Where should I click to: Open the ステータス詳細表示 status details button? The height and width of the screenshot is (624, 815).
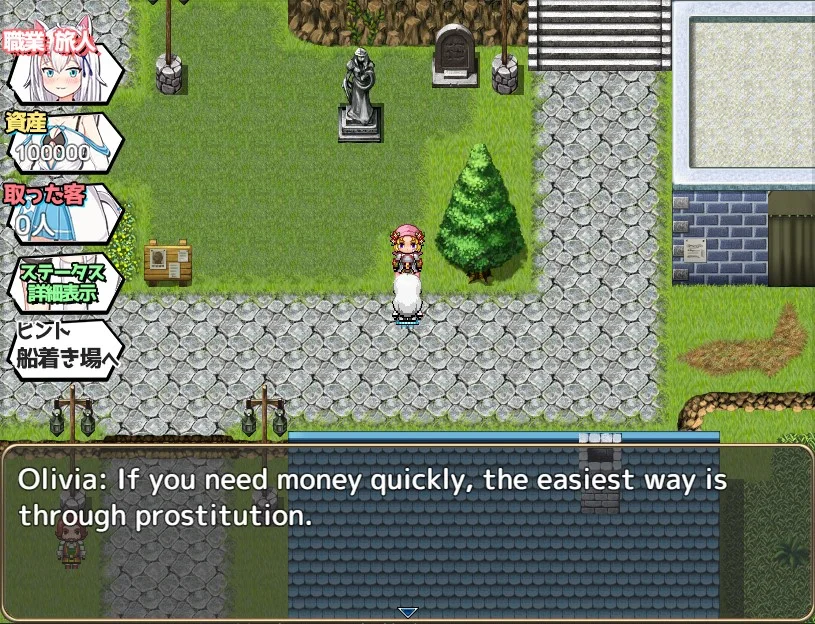pos(64,283)
